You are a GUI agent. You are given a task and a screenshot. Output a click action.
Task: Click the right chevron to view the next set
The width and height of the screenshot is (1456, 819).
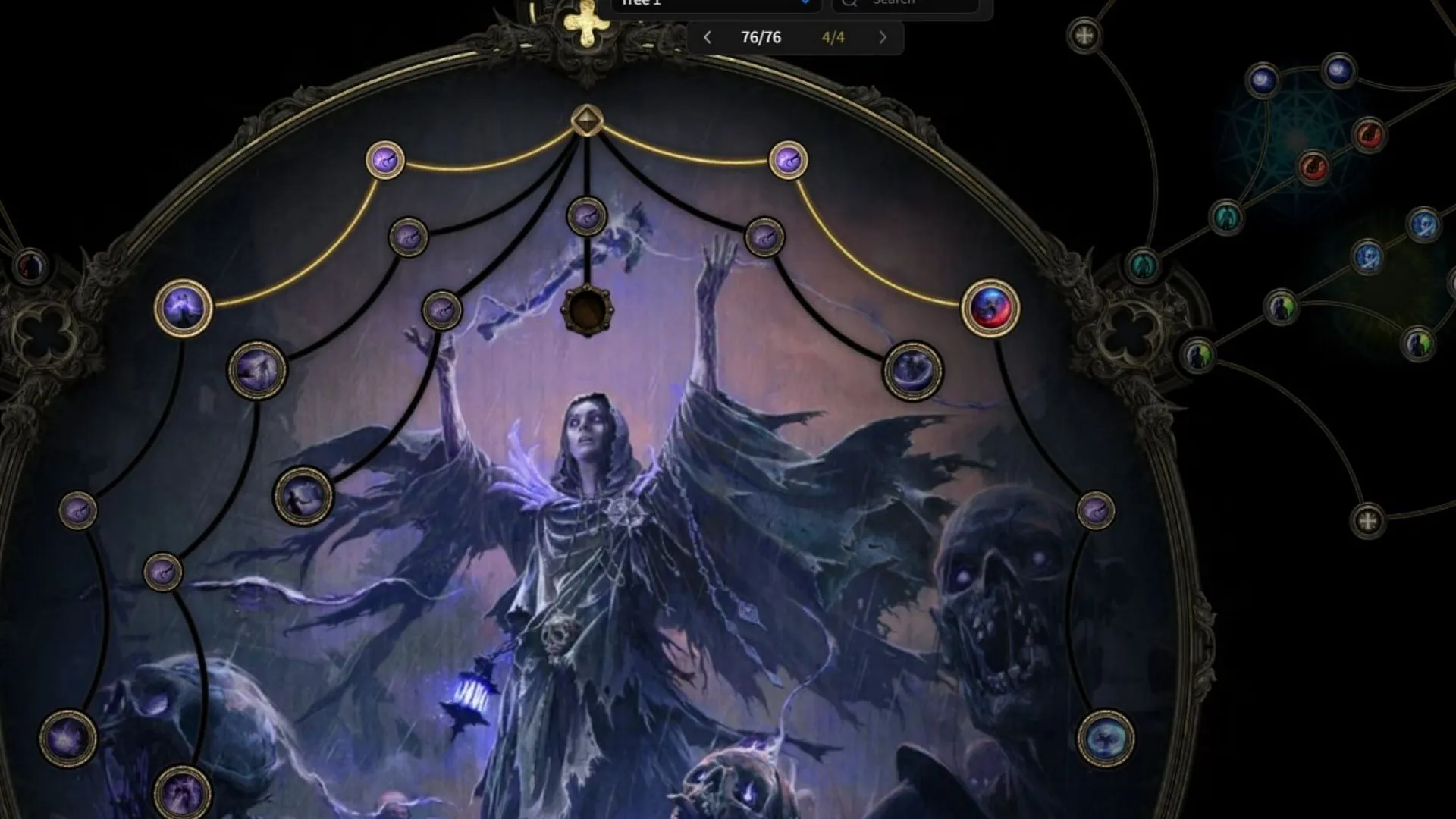[883, 37]
